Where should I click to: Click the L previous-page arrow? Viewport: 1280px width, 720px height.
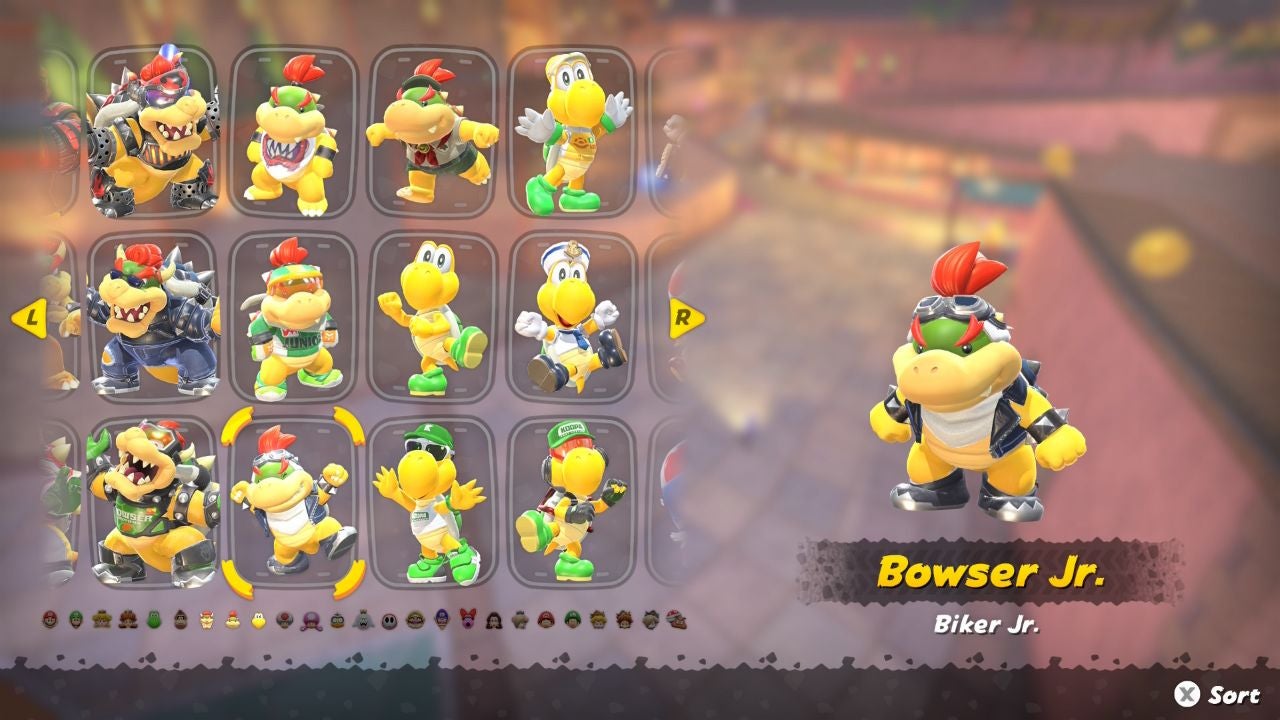30,320
